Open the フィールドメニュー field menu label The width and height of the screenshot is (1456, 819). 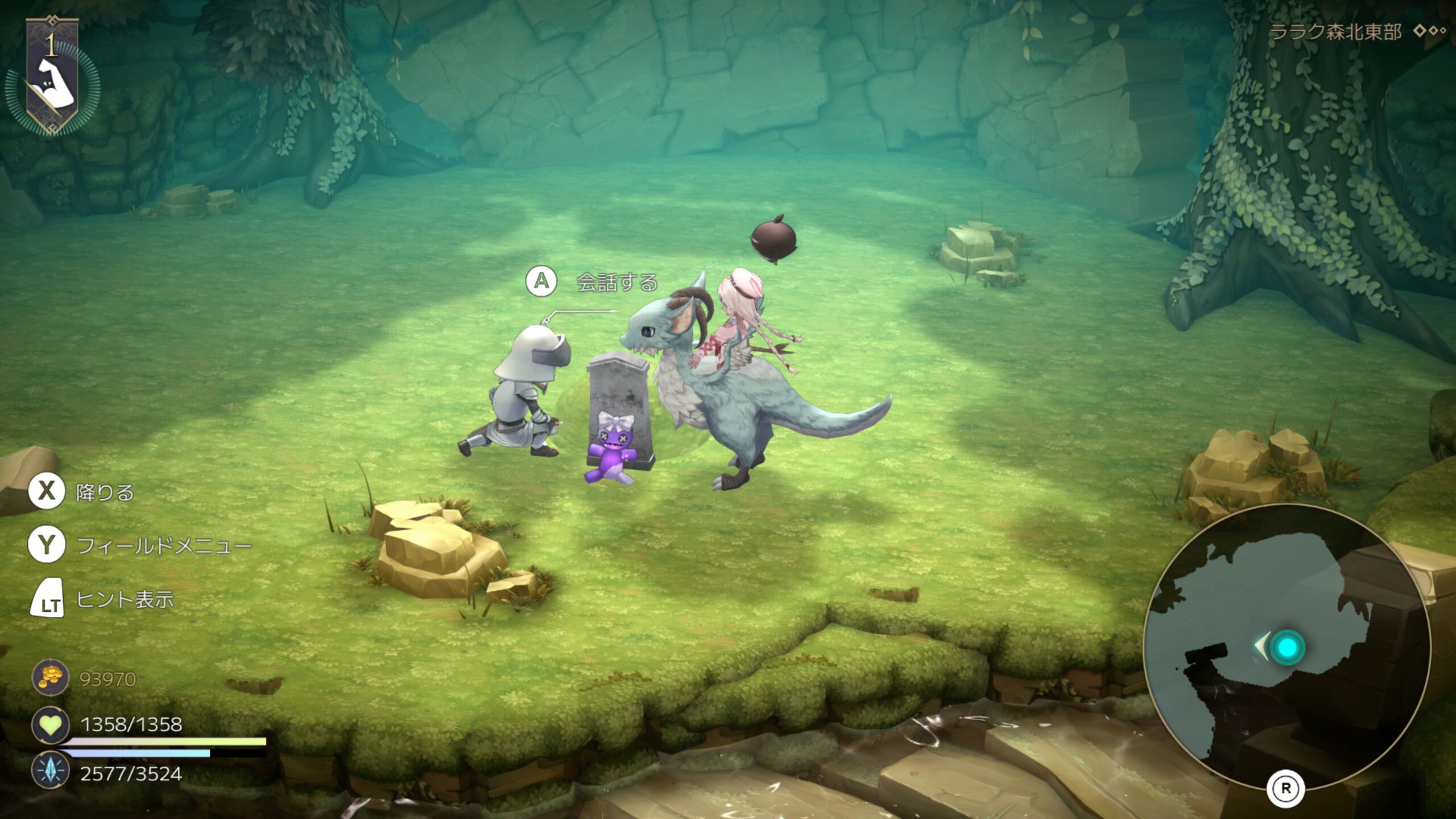tap(164, 546)
